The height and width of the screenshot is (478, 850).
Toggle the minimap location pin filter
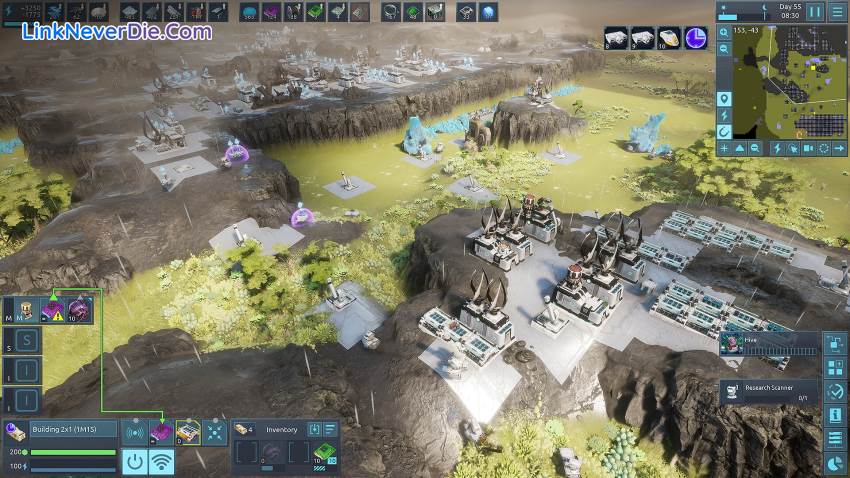point(724,98)
